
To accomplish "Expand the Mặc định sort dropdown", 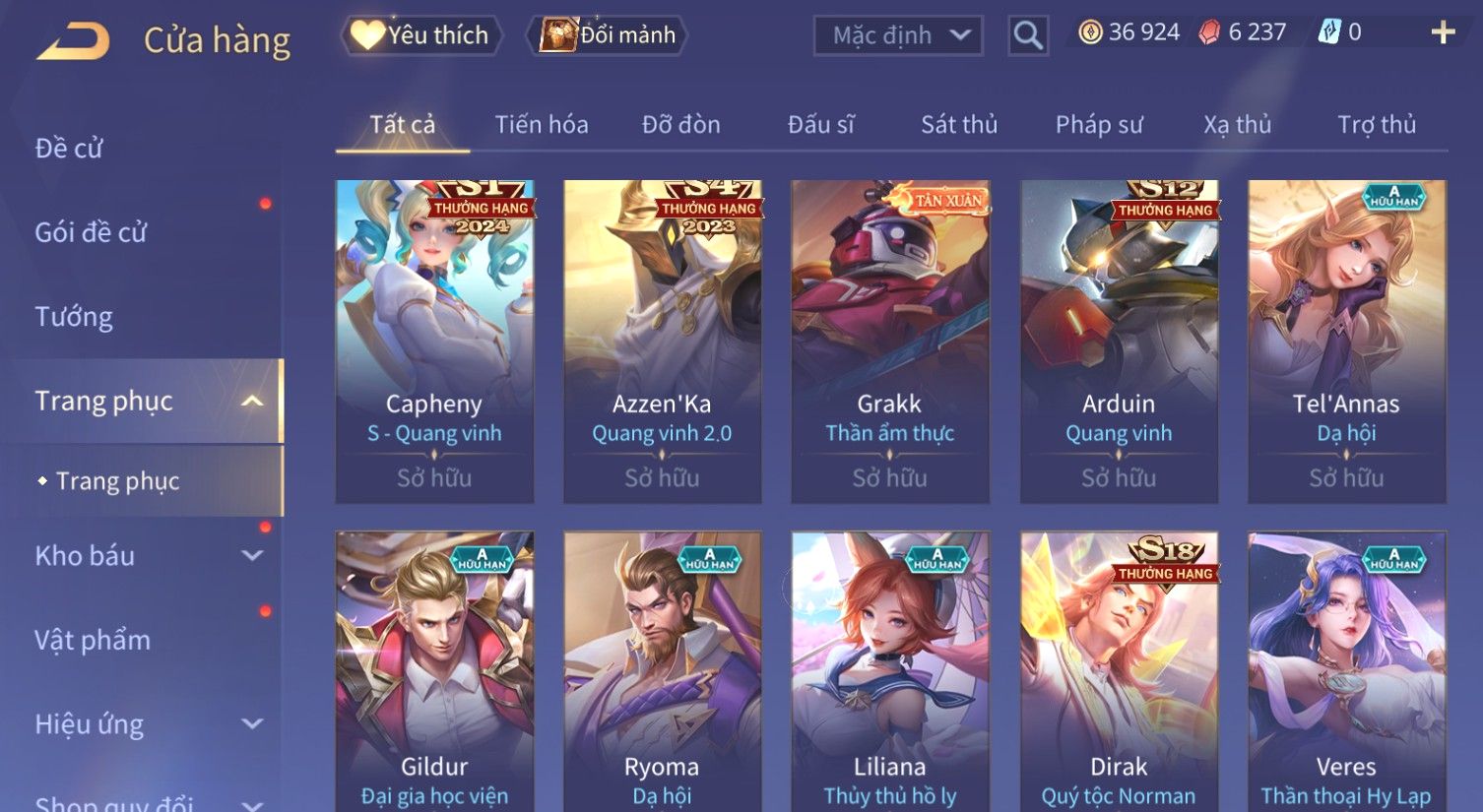I will (898, 36).
